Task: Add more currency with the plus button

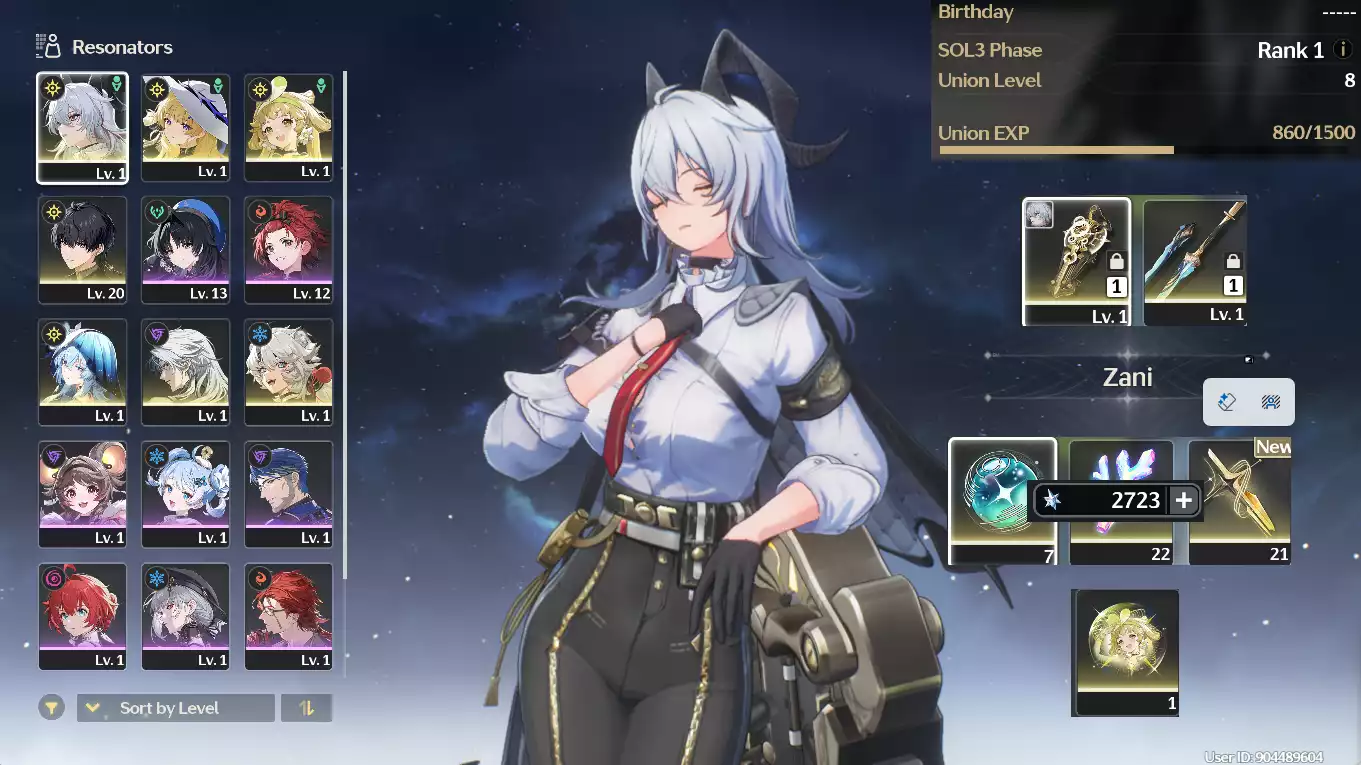Action: point(1184,500)
